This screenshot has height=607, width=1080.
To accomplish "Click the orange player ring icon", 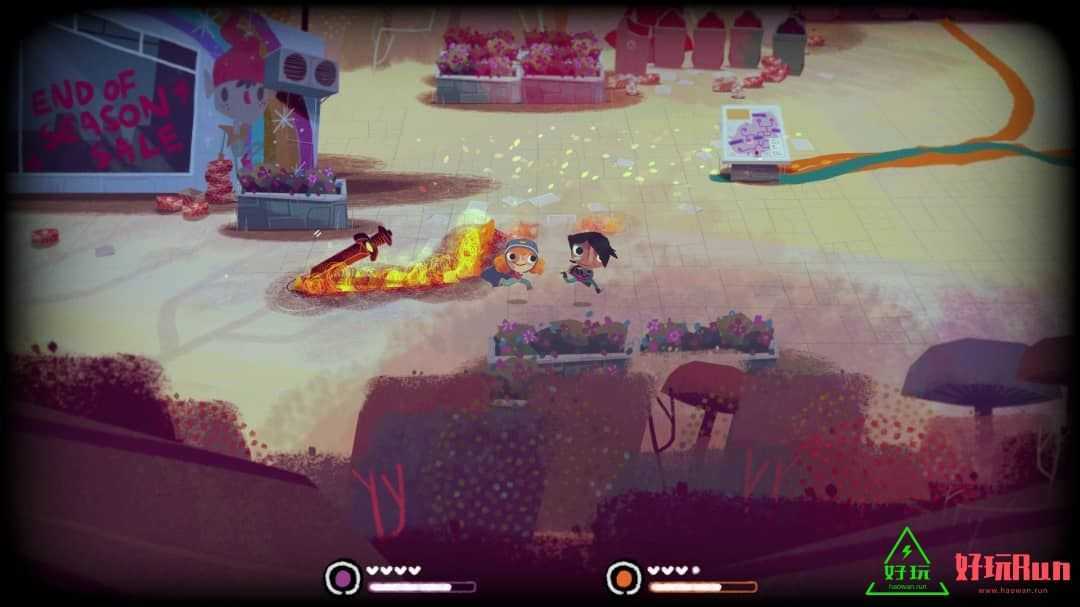I will [x=624, y=577].
